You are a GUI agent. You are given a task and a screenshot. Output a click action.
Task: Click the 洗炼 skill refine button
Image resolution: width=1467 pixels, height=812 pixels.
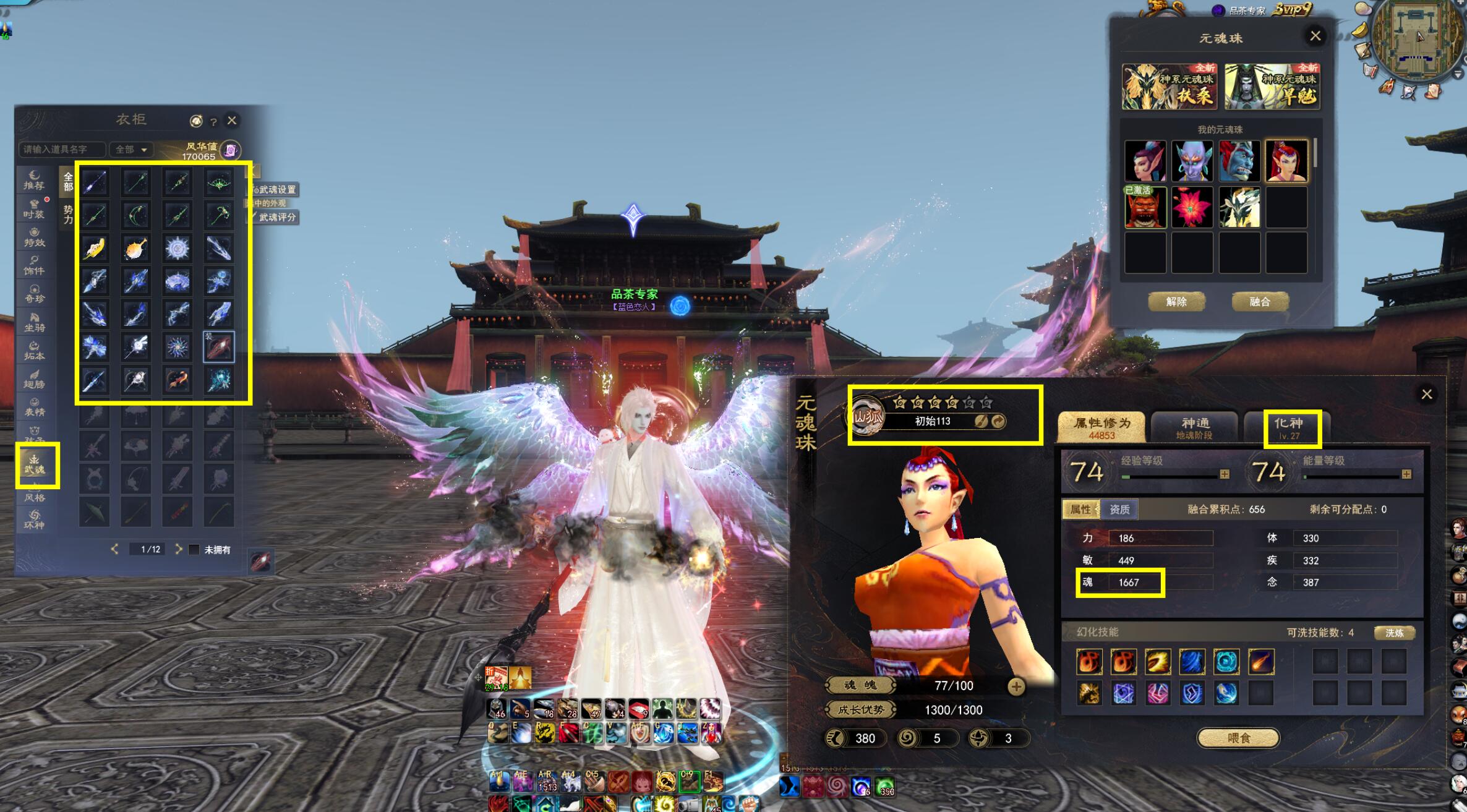click(1395, 633)
